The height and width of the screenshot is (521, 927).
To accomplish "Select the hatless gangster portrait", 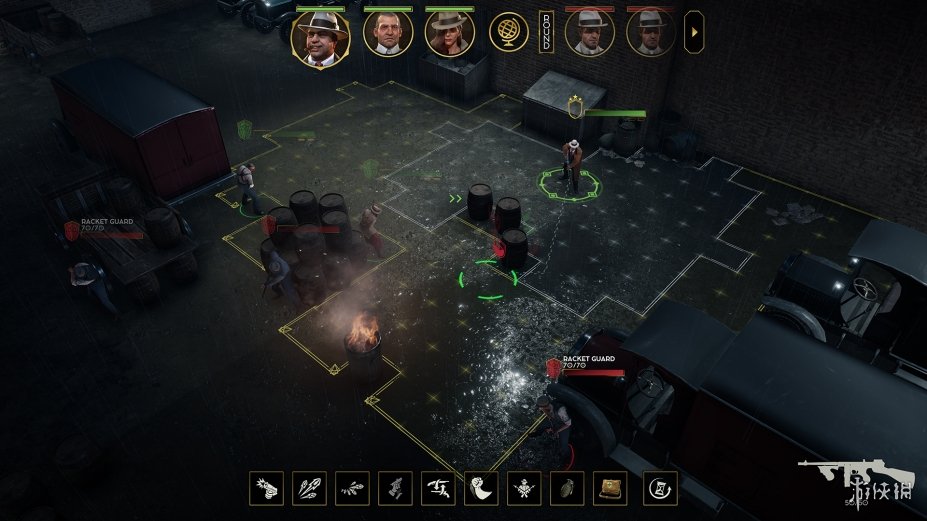I will [387, 36].
